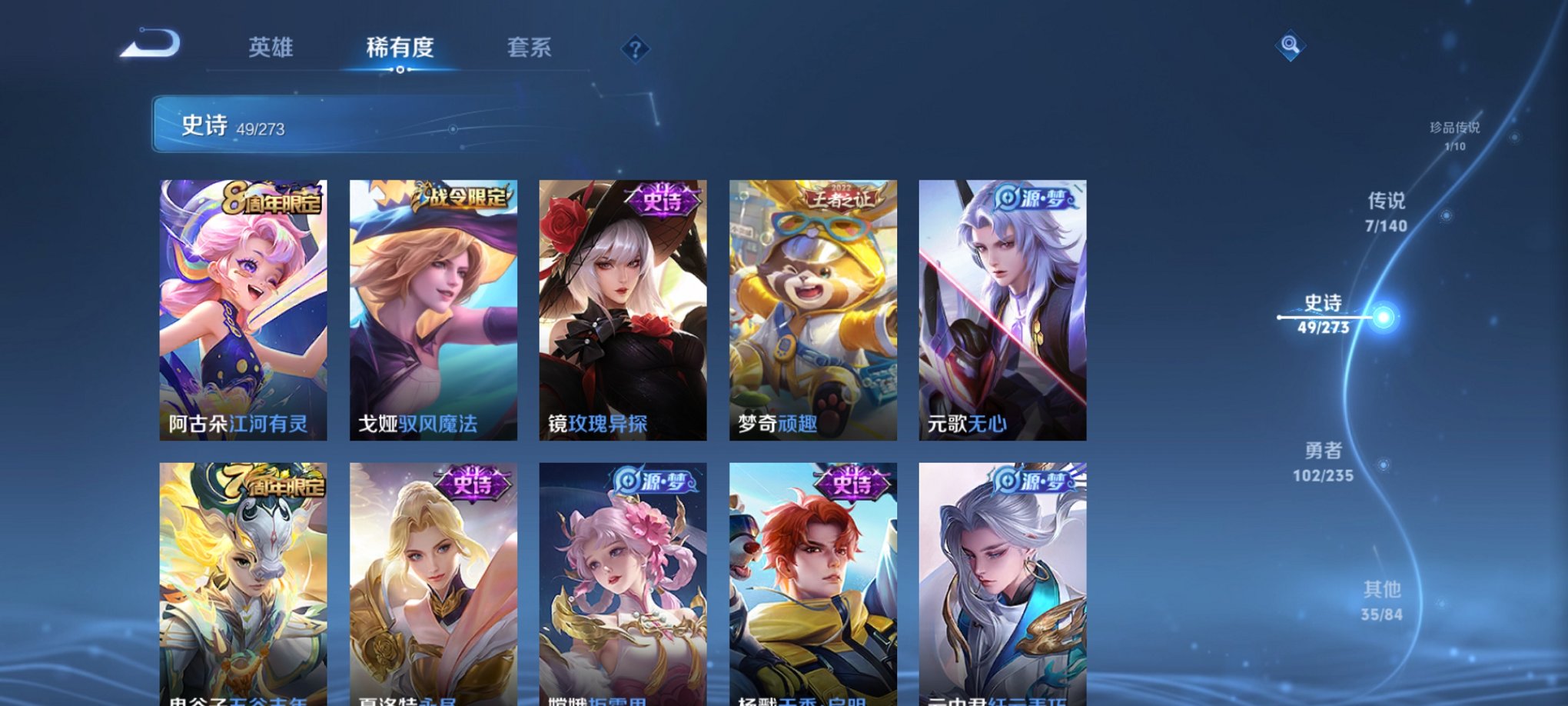Image resolution: width=1568 pixels, height=706 pixels.
Task: Open search with the magnifier icon
Action: 1291,46
